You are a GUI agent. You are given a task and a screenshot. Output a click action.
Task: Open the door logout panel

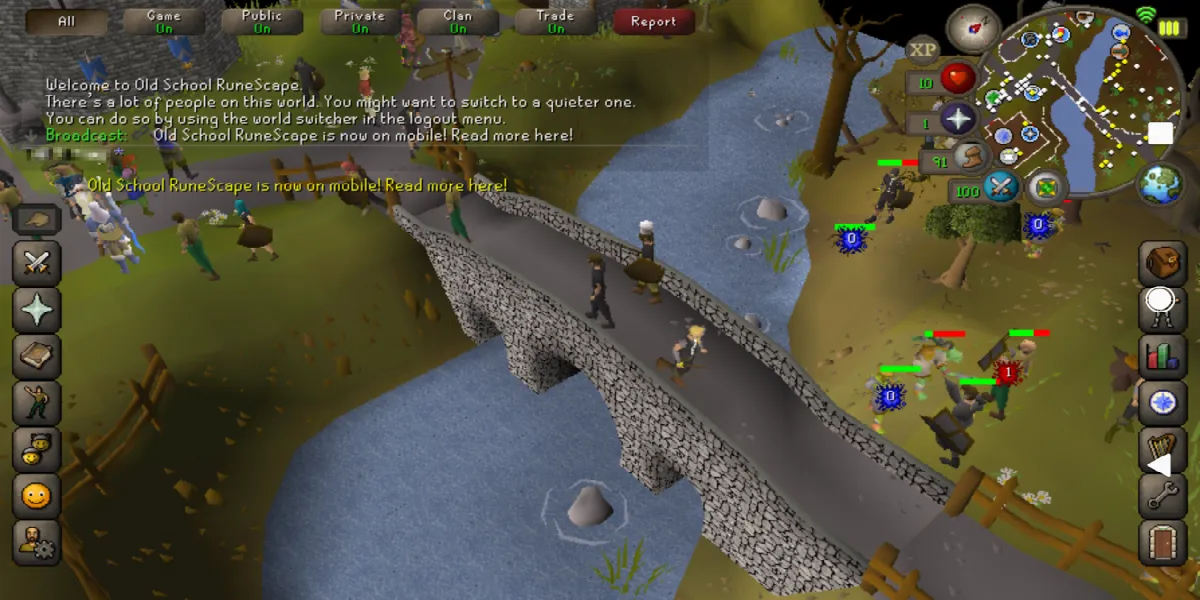click(1162, 542)
